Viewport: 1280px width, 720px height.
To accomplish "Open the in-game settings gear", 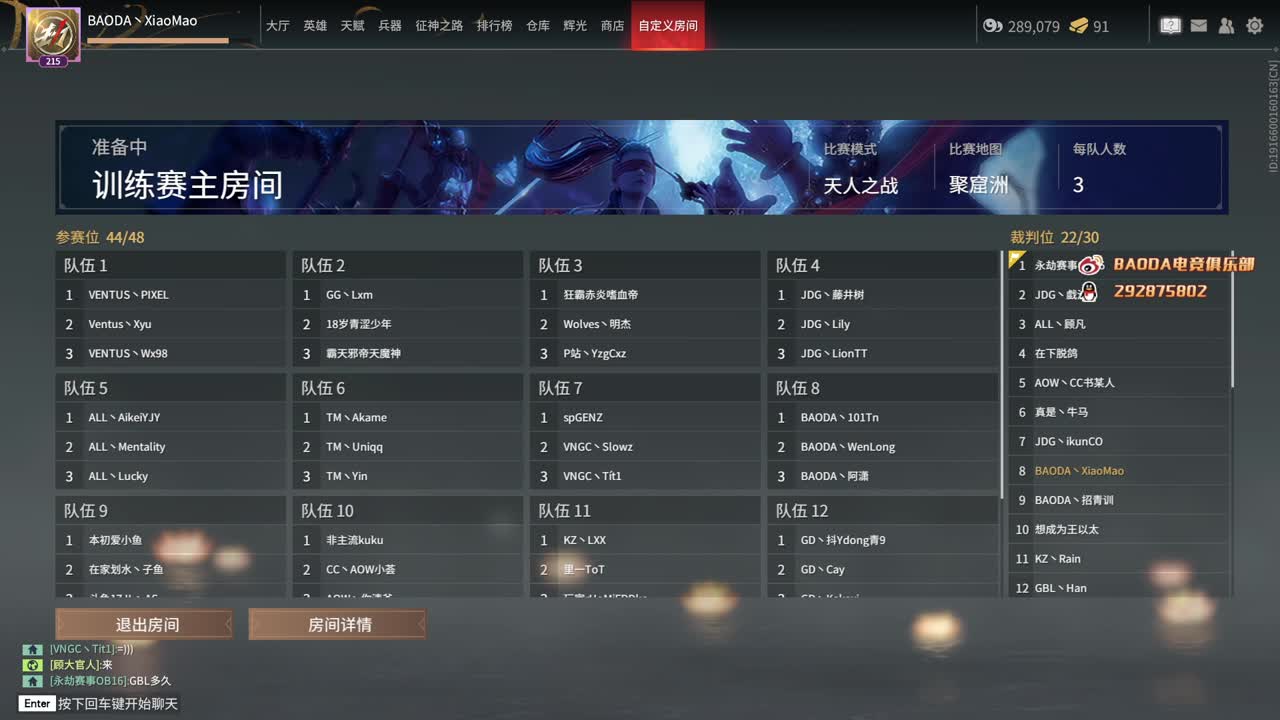I will pos(1254,26).
